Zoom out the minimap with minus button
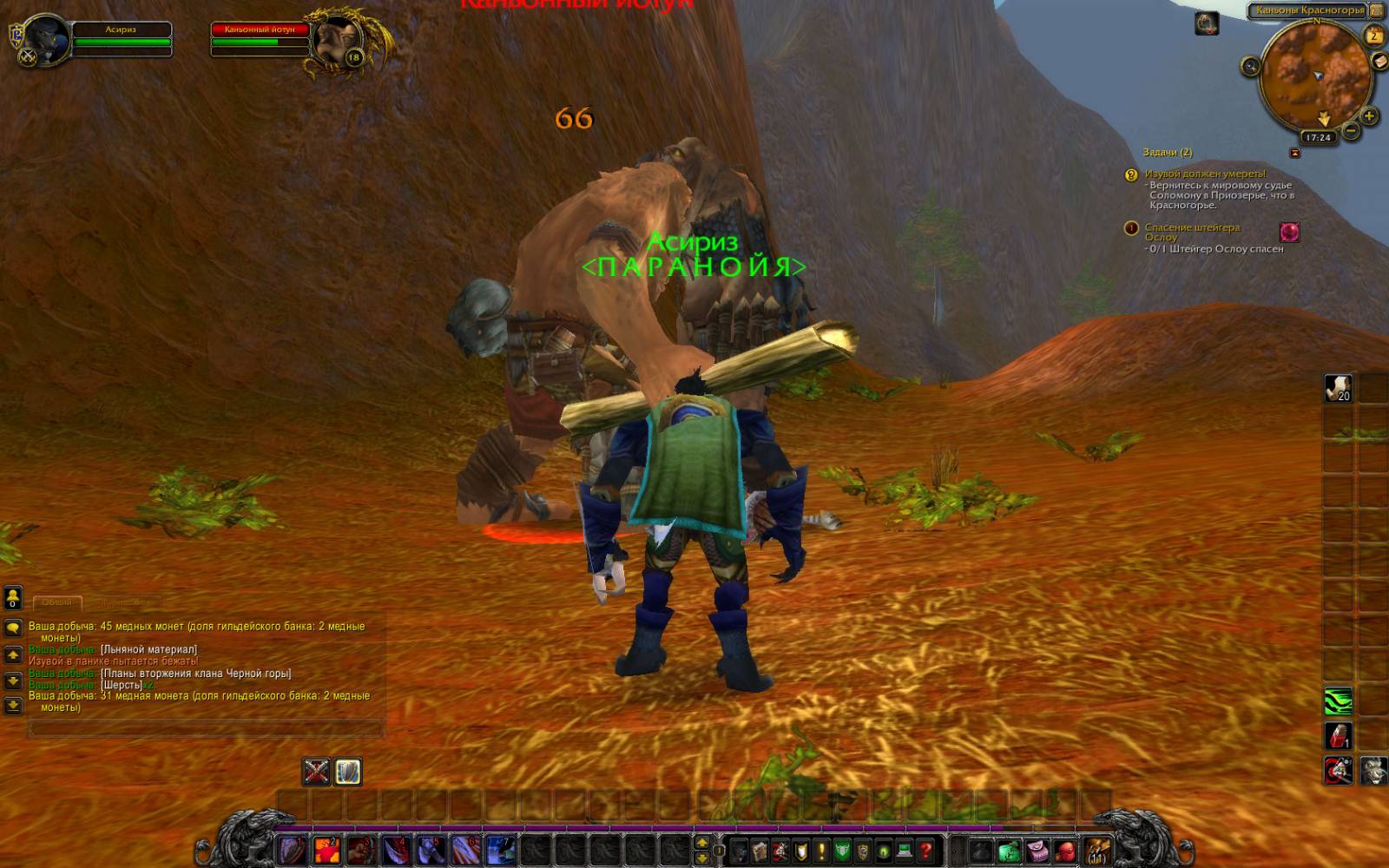1389x868 pixels. click(1351, 131)
